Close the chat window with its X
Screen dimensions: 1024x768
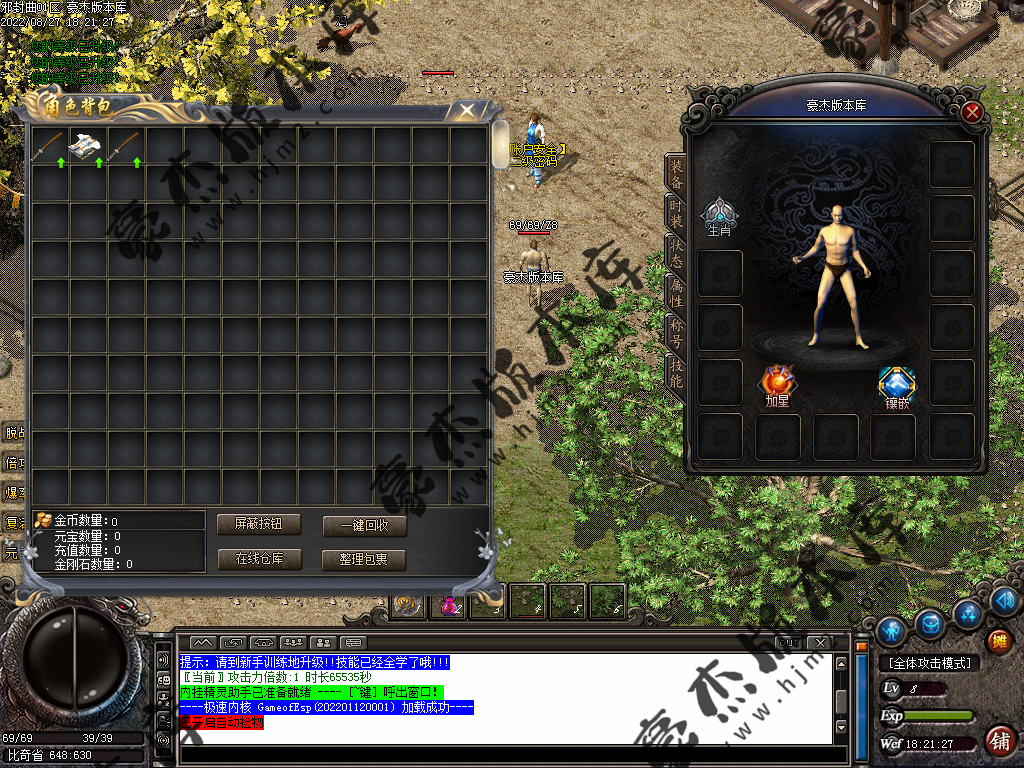tap(818, 641)
